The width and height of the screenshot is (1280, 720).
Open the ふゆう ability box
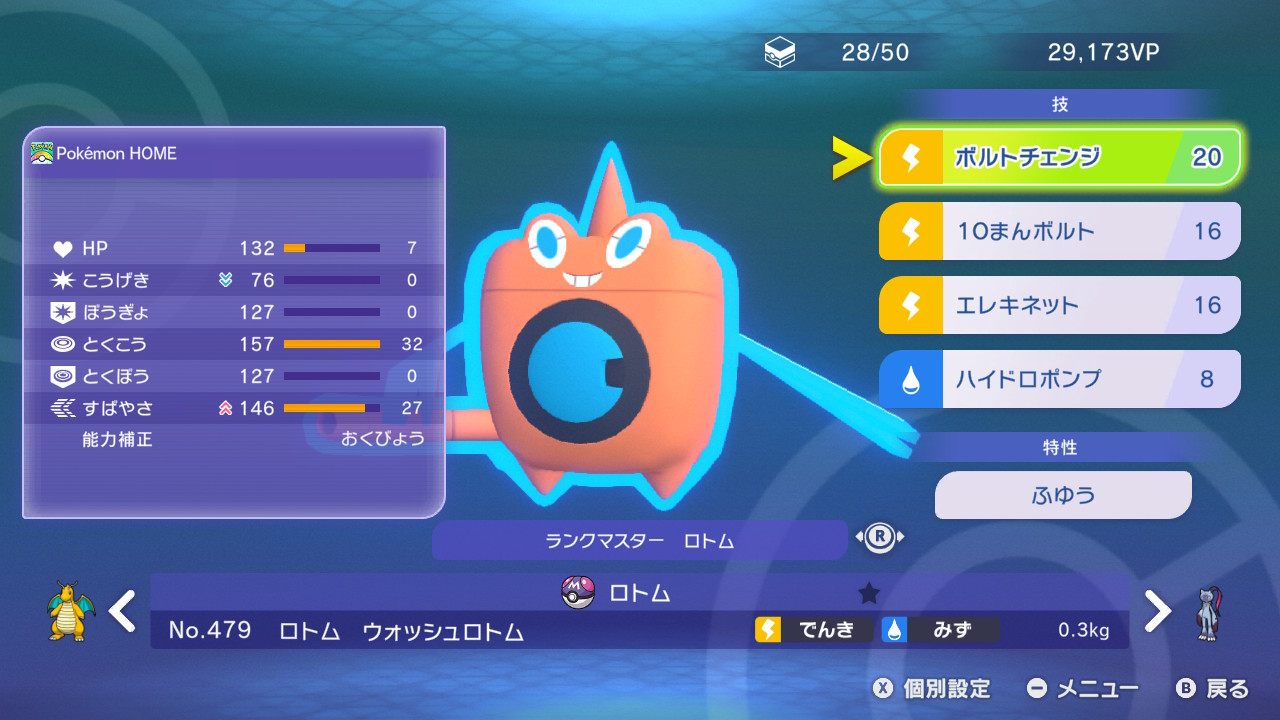(x=1062, y=495)
